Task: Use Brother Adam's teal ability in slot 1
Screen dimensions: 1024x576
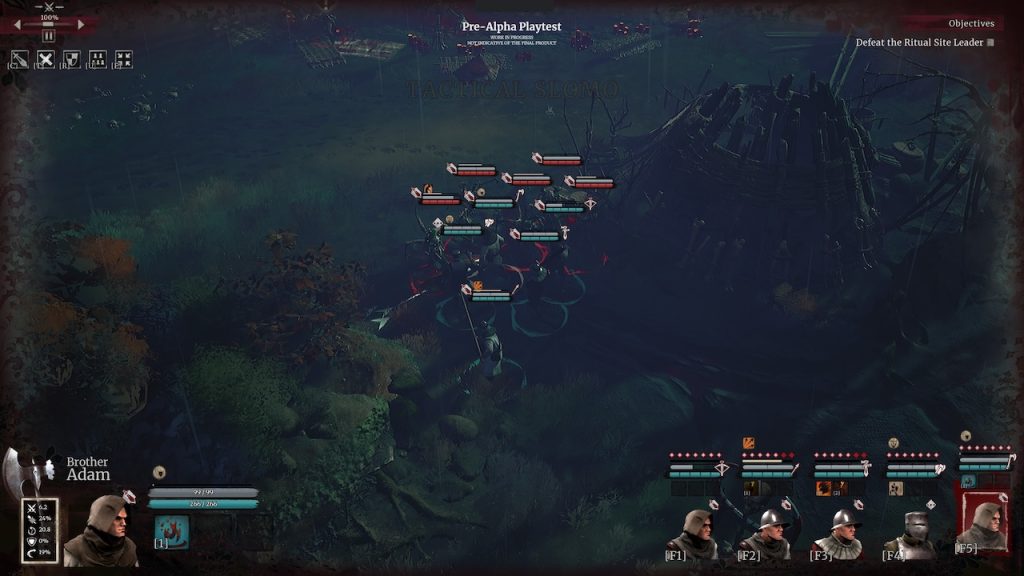Action: pyautogui.click(x=172, y=529)
